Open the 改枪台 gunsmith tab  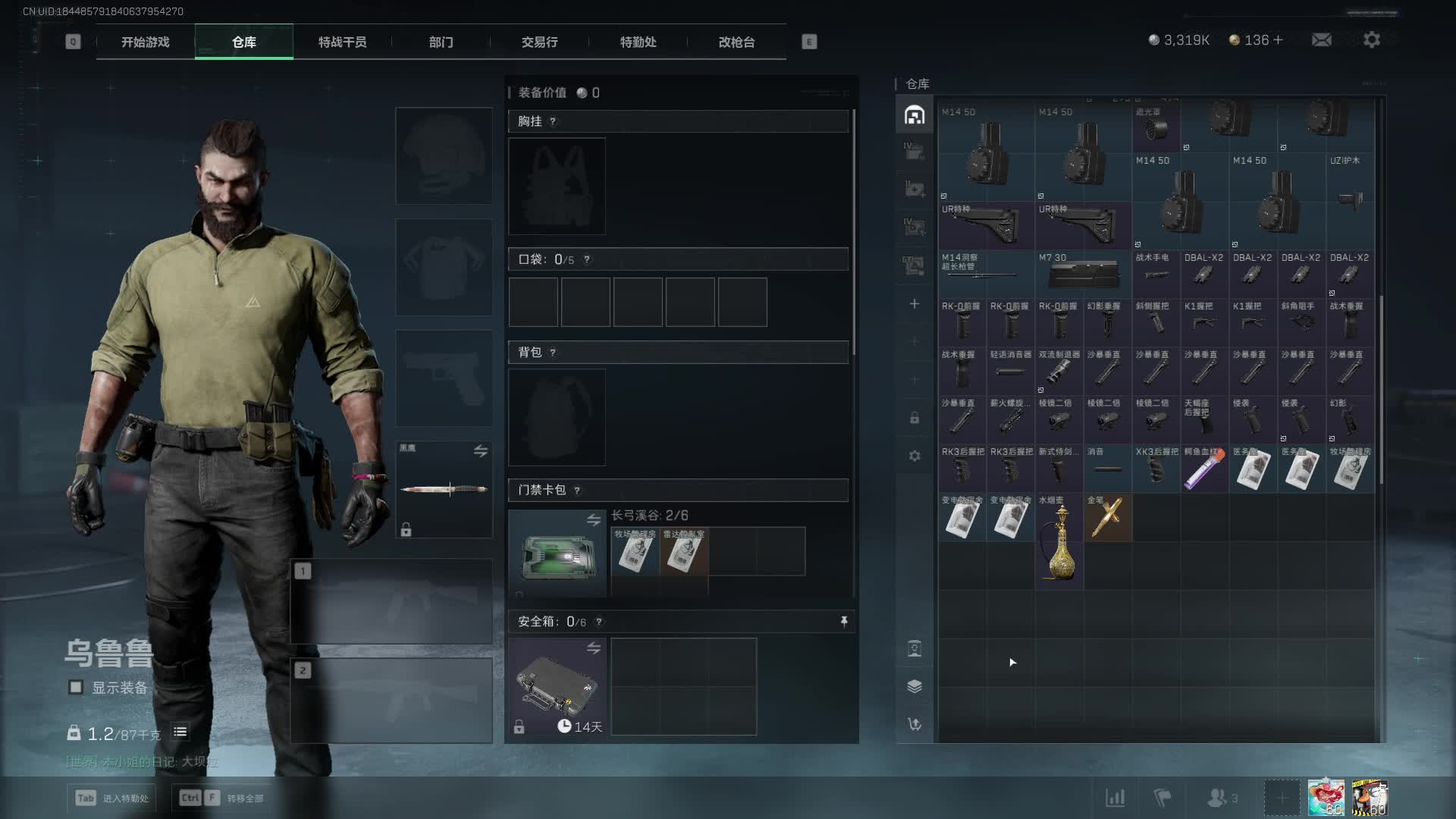click(x=736, y=42)
